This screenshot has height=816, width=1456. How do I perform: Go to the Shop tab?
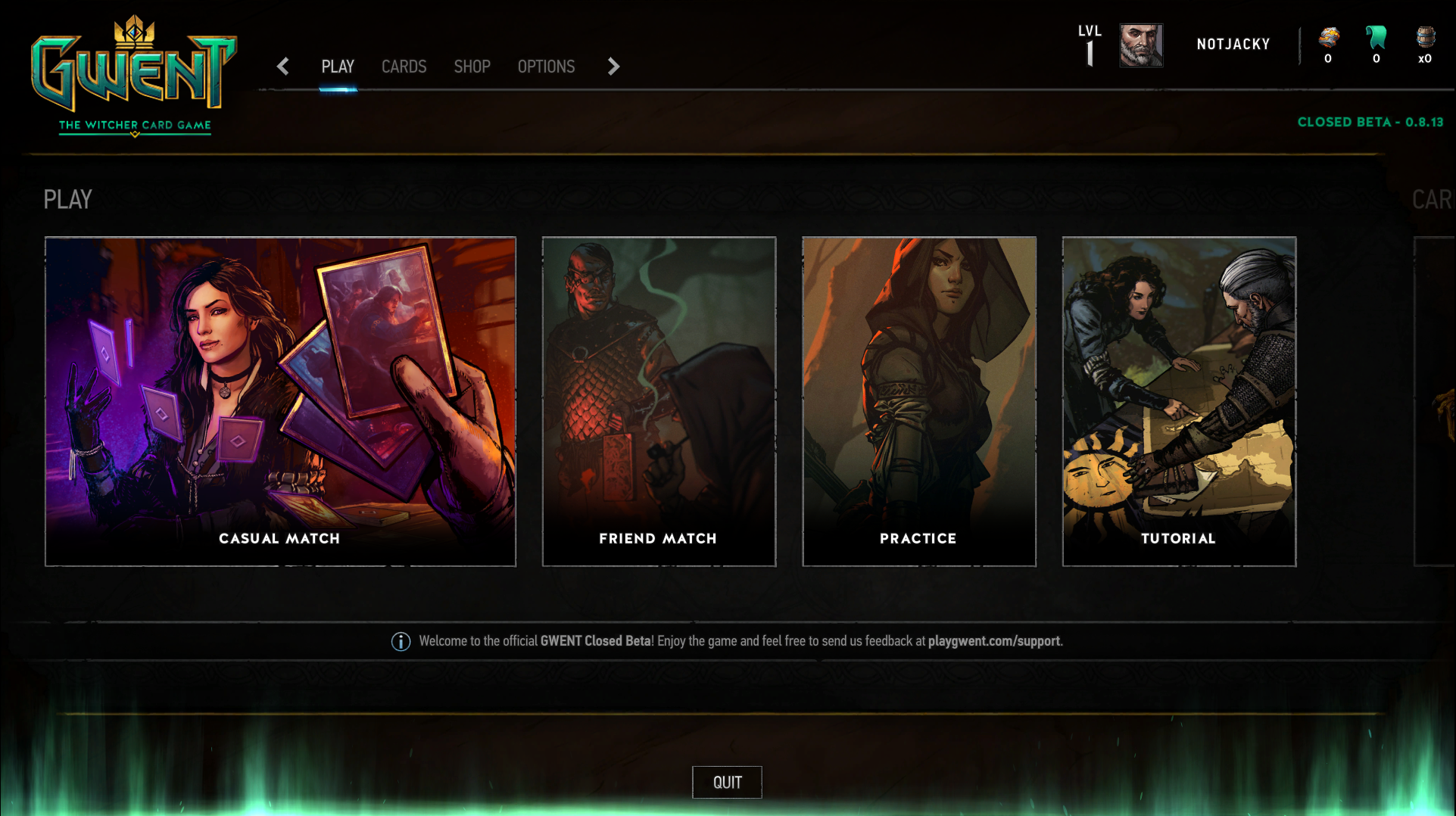472,67
